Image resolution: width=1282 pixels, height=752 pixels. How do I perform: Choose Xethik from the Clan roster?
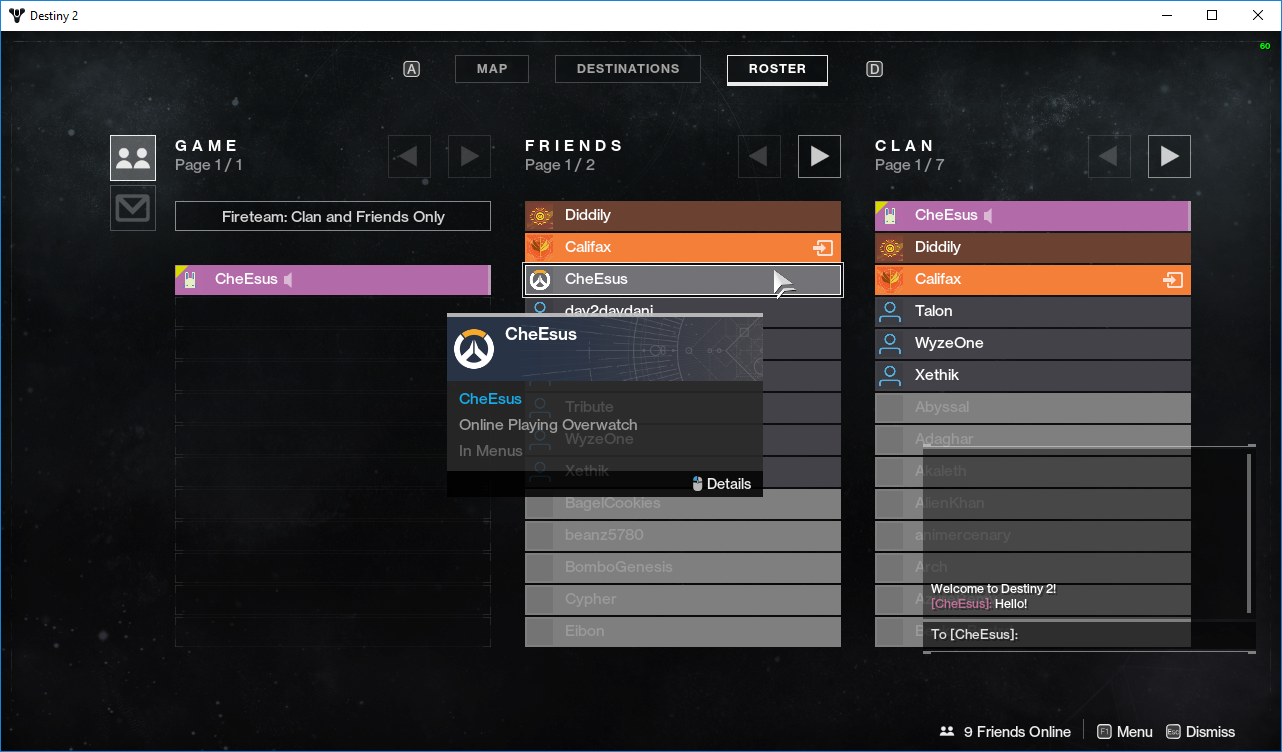pyautogui.click(x=1033, y=375)
